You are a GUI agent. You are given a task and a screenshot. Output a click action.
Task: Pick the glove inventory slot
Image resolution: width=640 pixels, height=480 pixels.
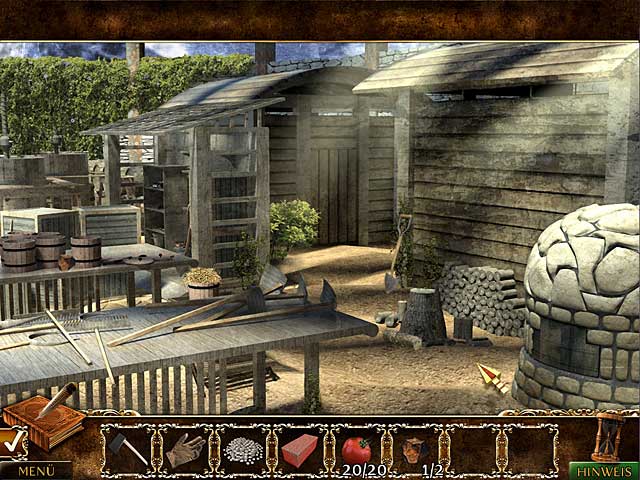(x=185, y=449)
